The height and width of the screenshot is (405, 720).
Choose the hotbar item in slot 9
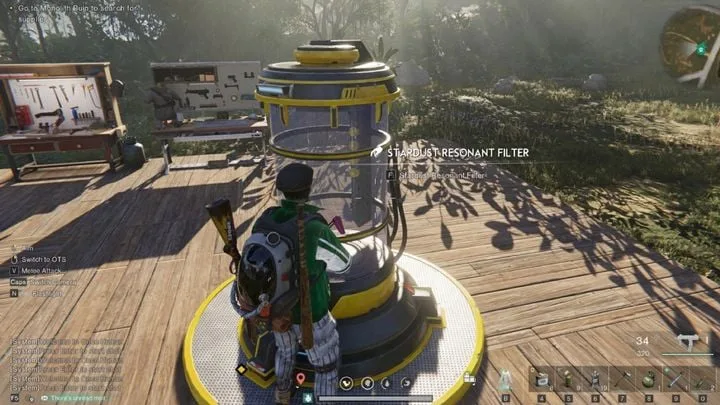(673, 380)
